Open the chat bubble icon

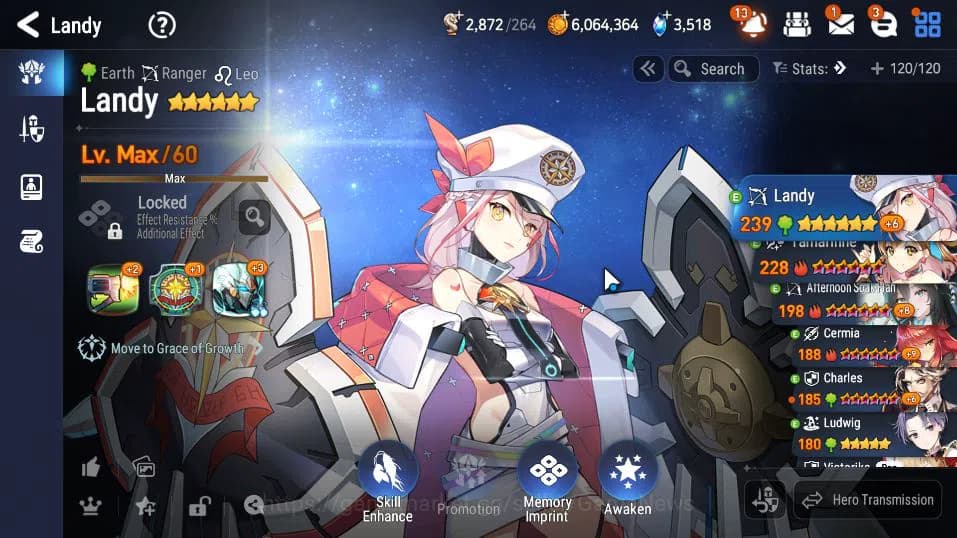(883, 24)
